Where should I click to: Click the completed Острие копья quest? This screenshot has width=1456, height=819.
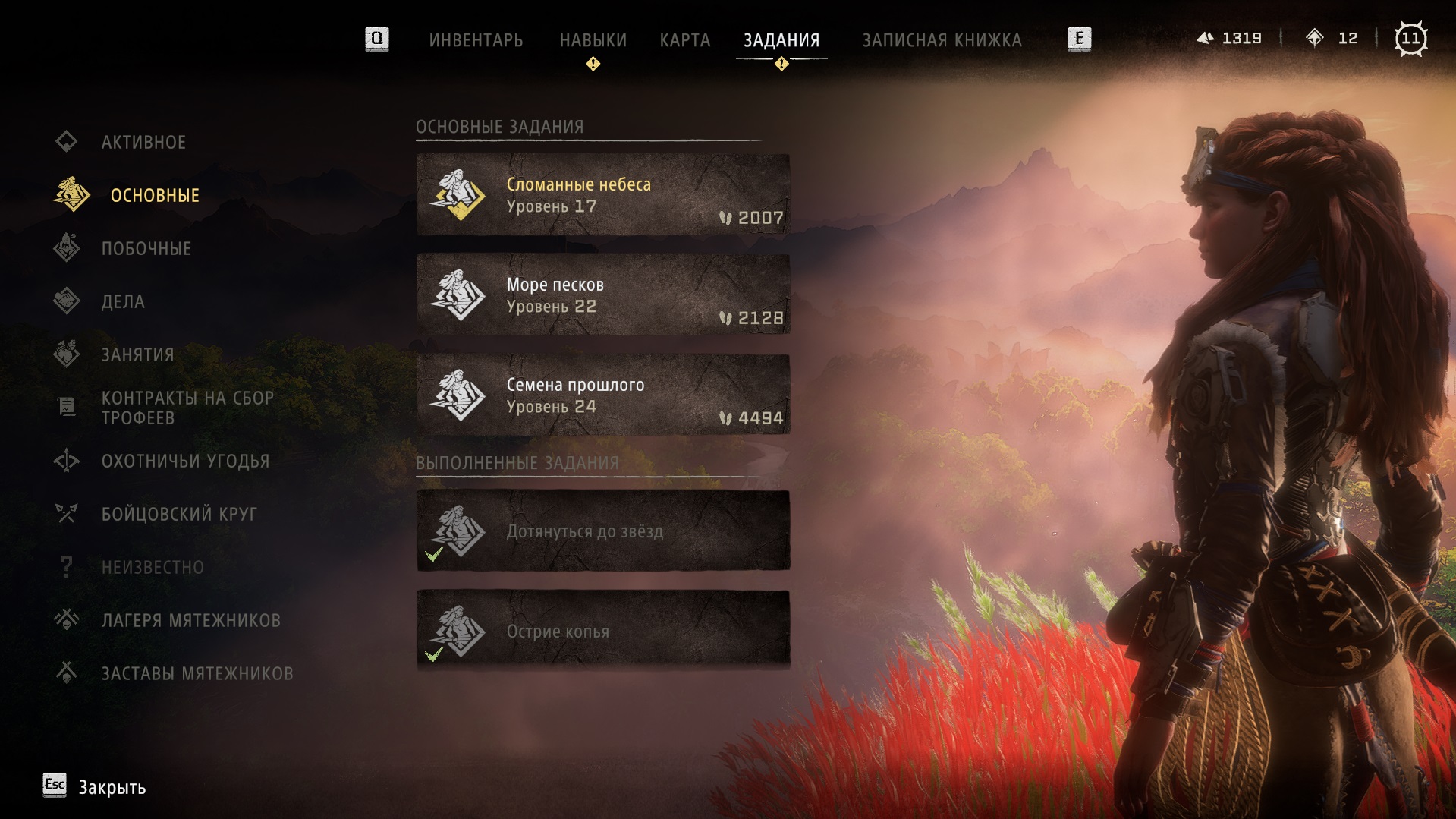(602, 631)
